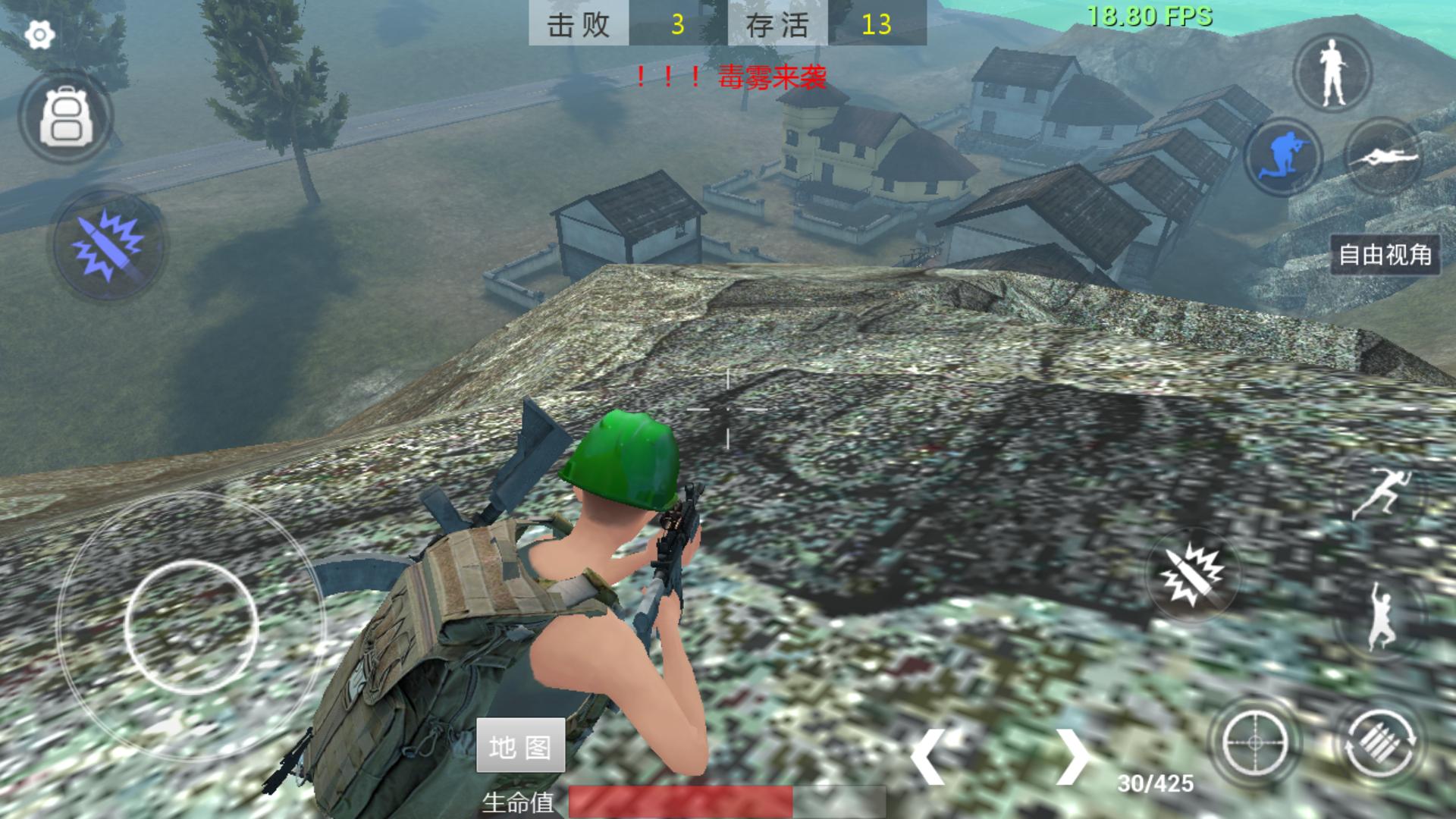Touch the virtual movement joystick

click(191, 626)
